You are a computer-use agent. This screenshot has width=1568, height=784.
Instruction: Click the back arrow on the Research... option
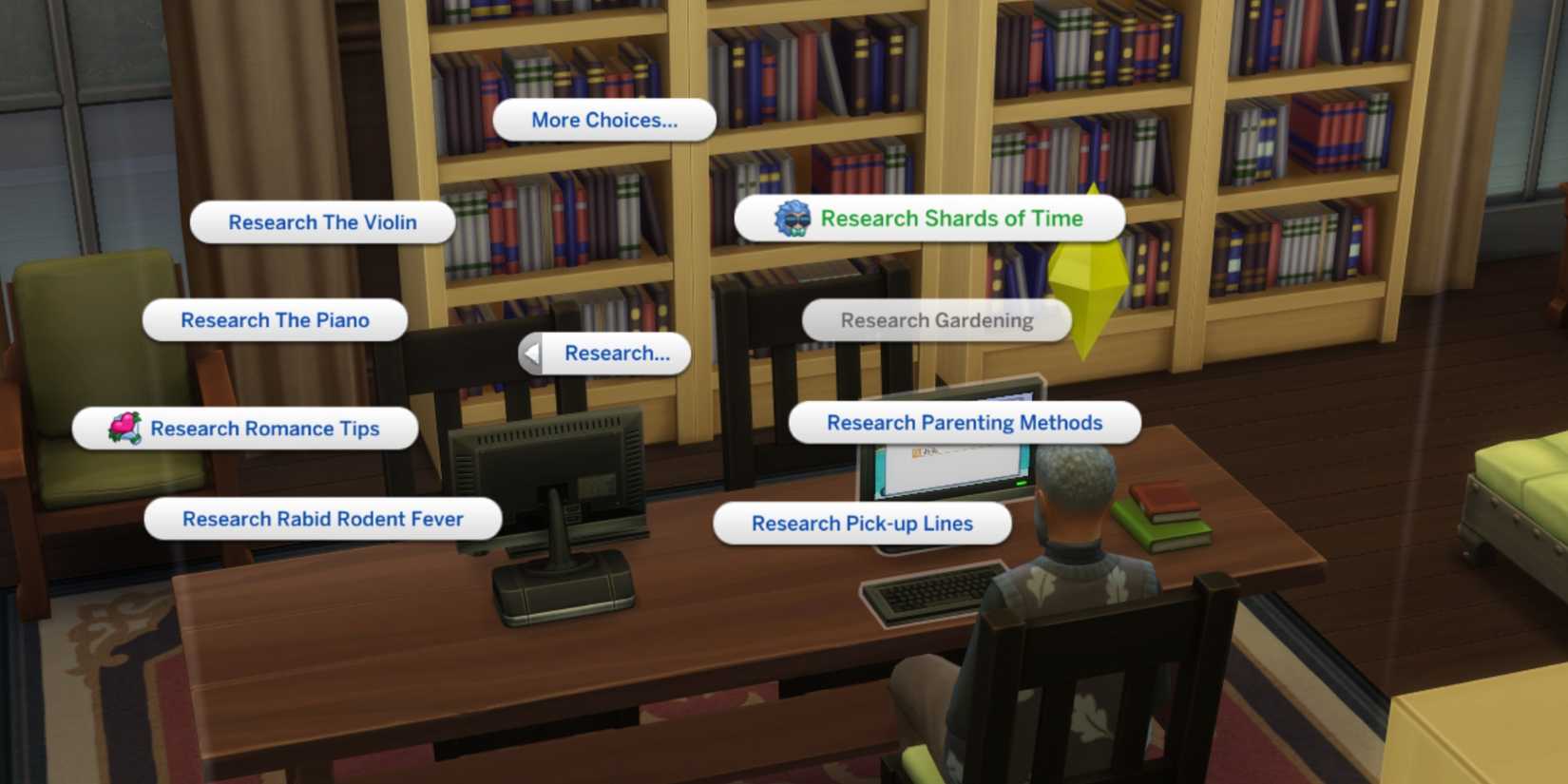530,353
